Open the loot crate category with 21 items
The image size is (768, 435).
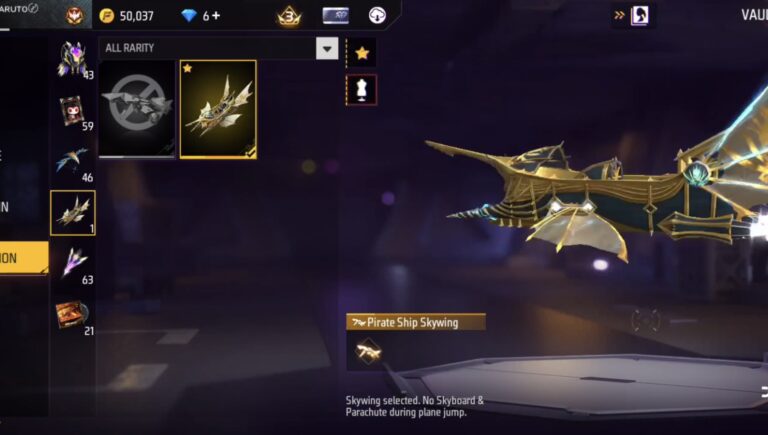click(72, 315)
